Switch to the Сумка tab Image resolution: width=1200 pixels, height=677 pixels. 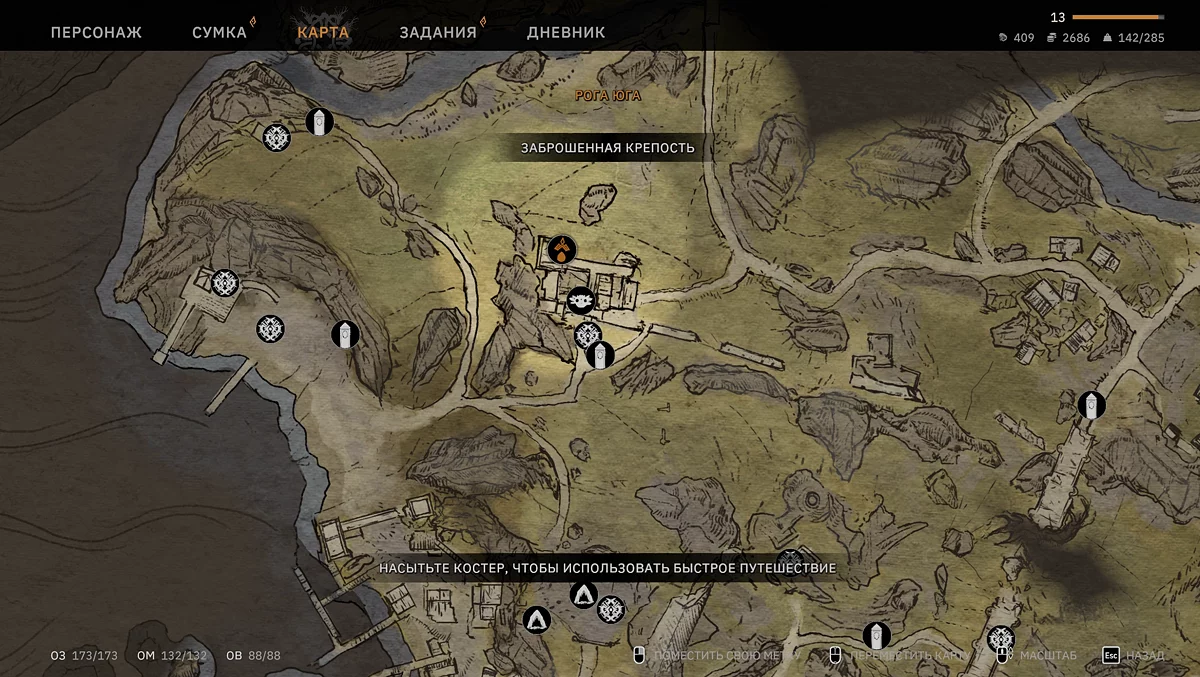[219, 32]
